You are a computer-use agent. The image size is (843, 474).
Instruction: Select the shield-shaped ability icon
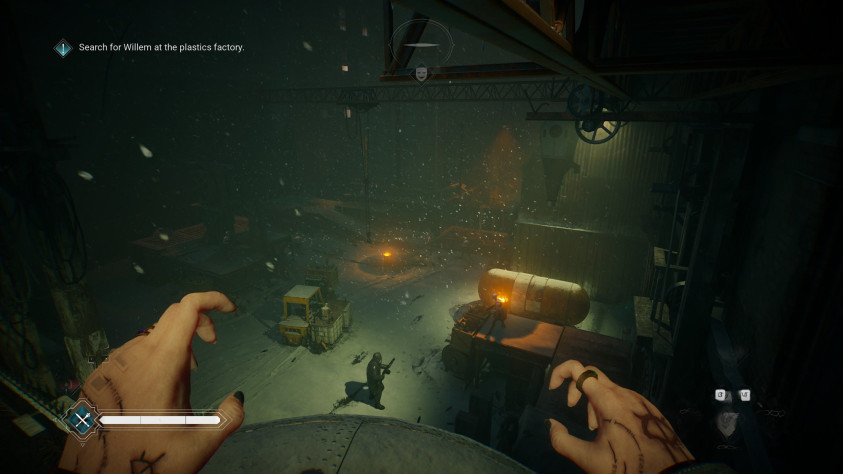tap(731, 423)
